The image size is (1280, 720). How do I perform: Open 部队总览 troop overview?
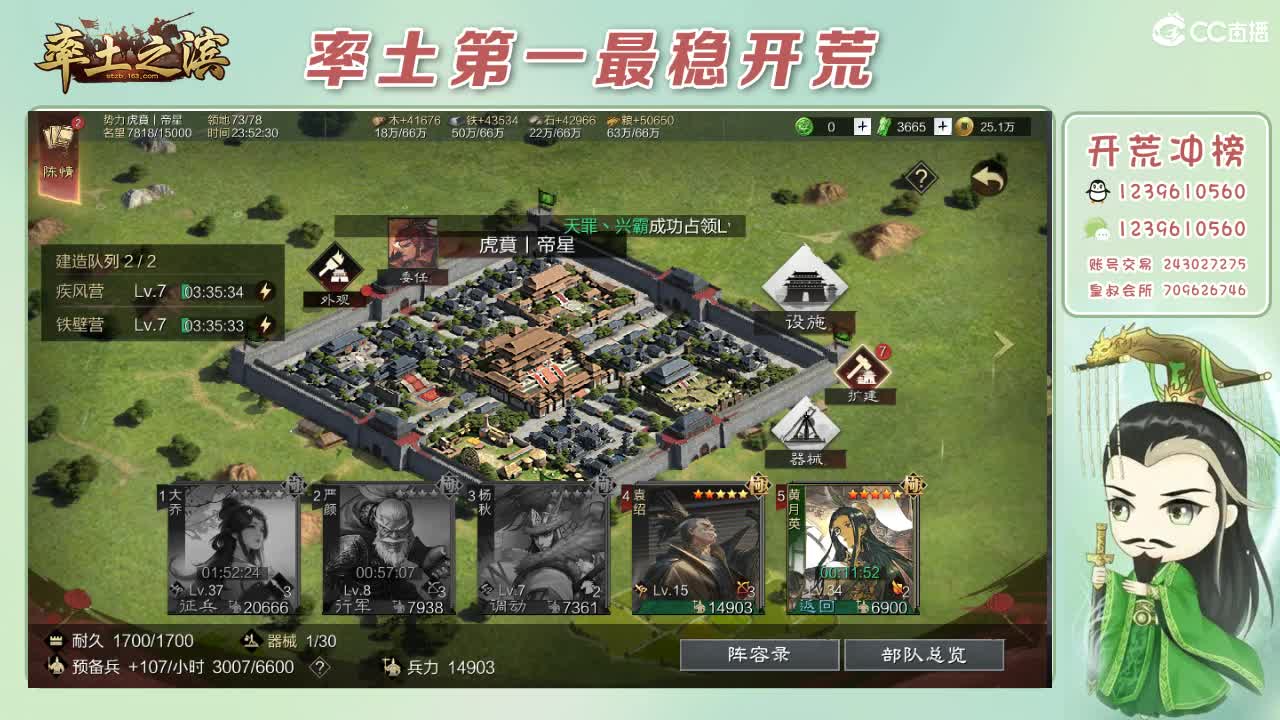tap(924, 654)
